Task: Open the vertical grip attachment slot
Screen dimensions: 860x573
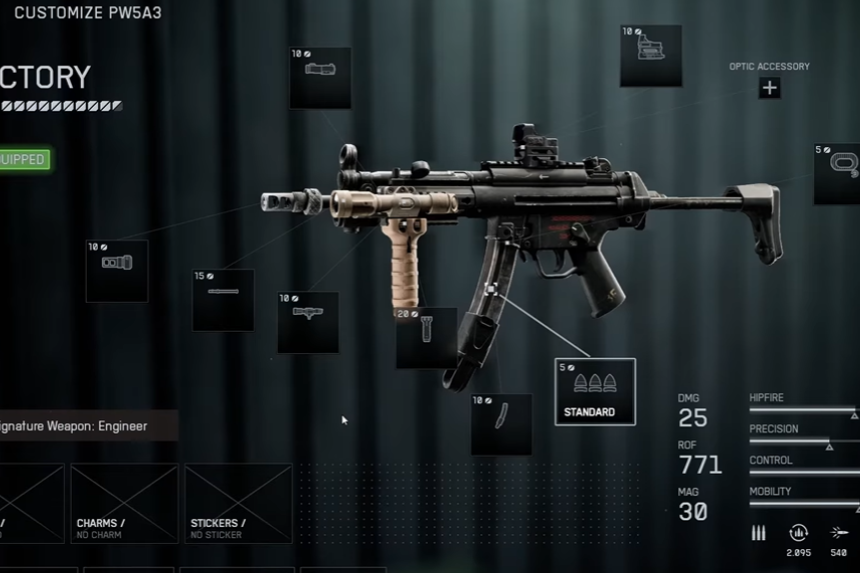Action: tap(427, 338)
